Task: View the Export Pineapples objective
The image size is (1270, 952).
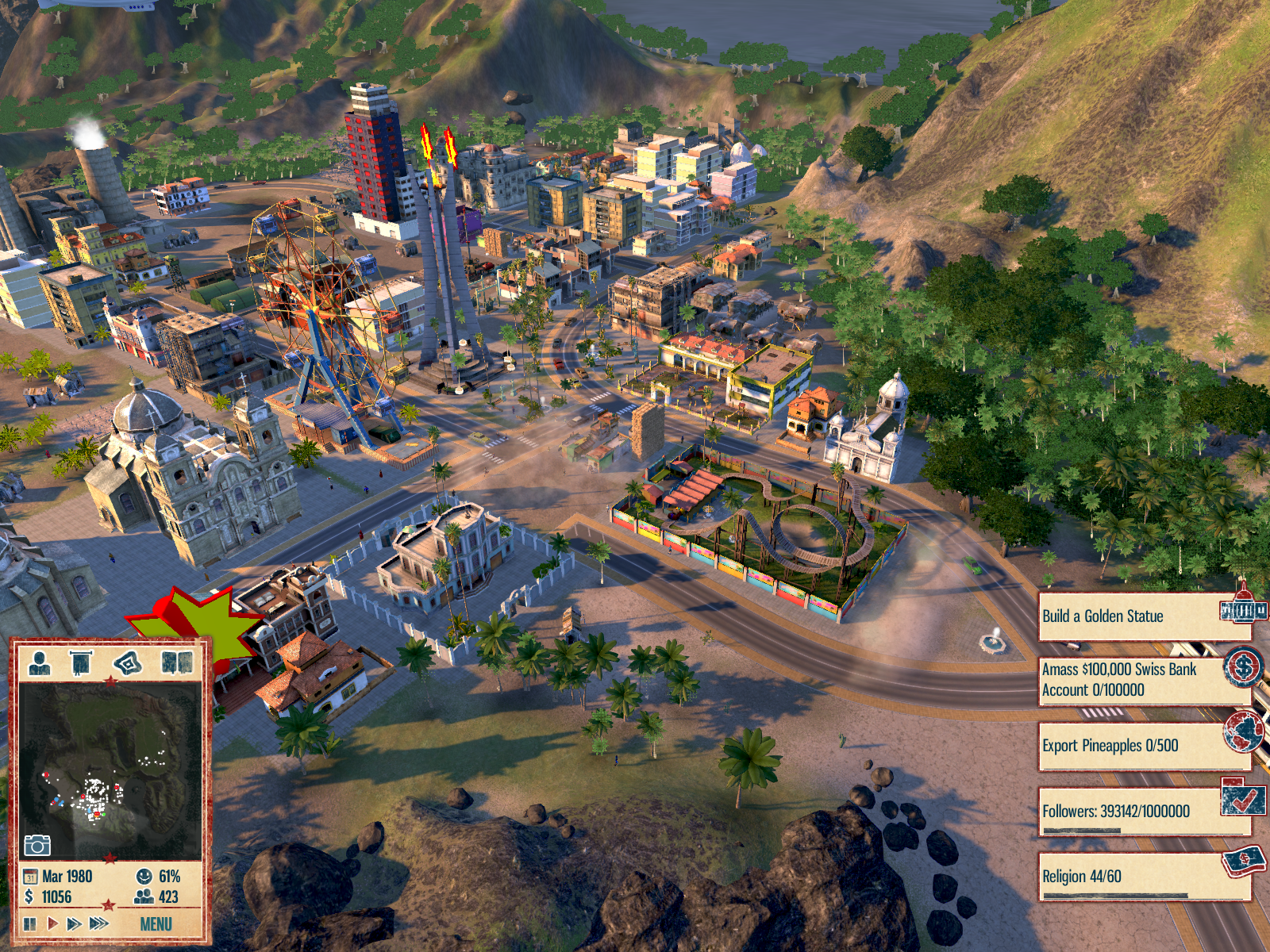Action: (1143, 746)
